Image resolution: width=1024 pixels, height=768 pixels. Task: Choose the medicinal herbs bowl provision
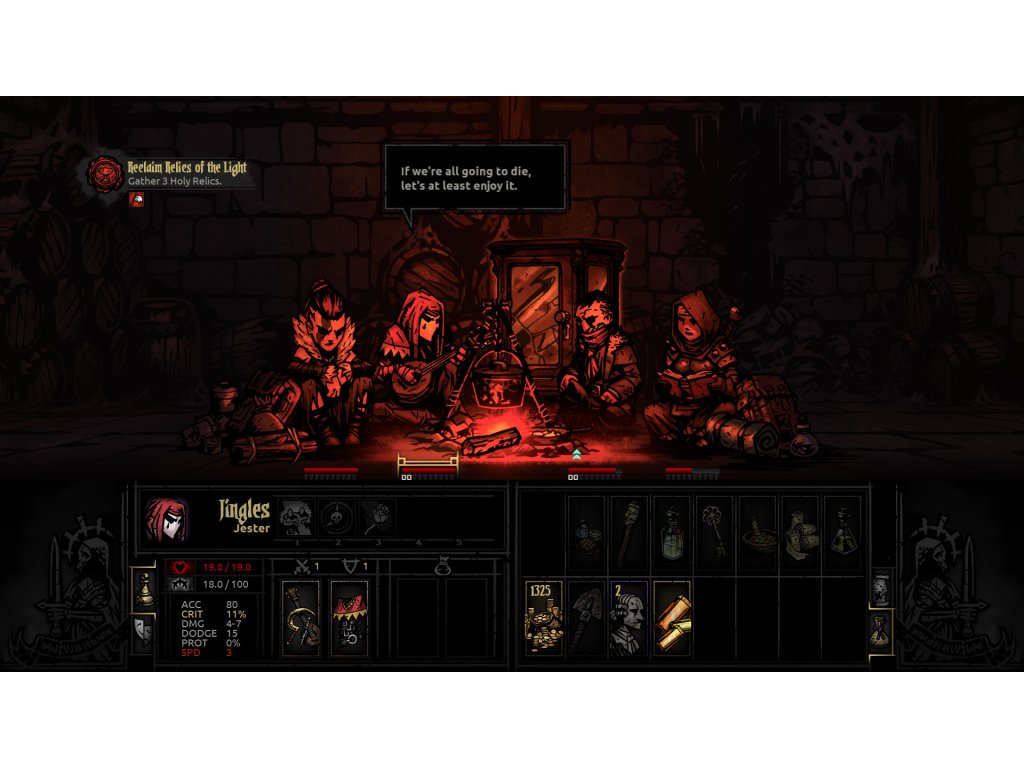click(757, 532)
